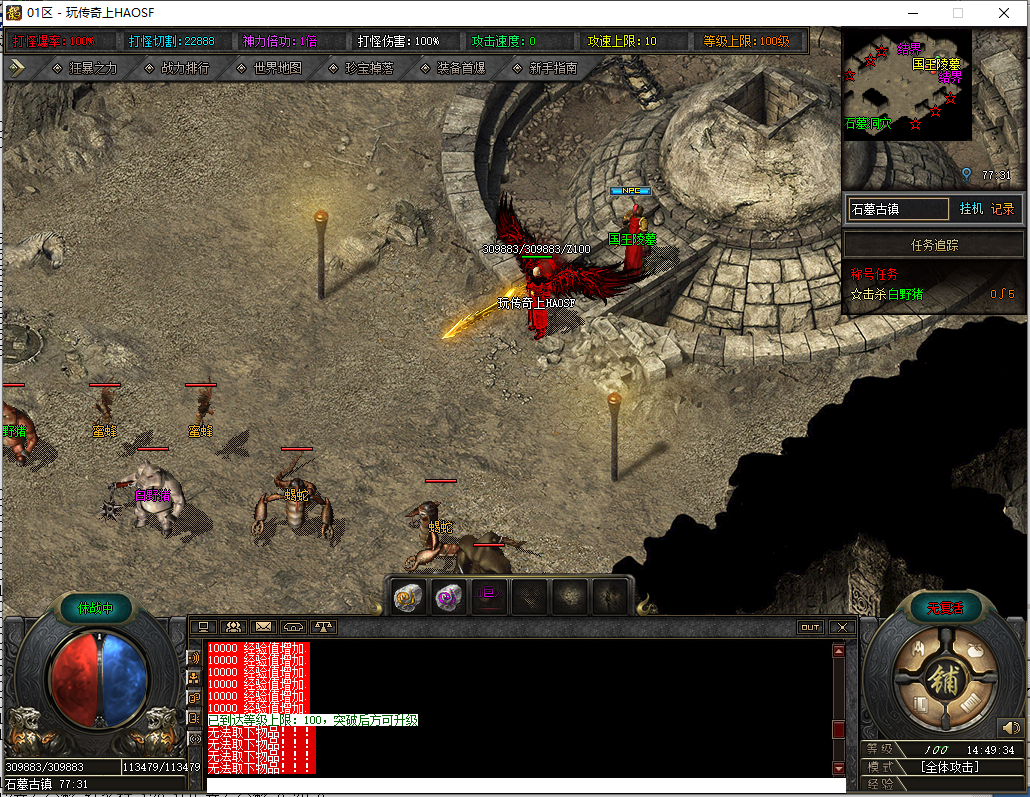The height and width of the screenshot is (797, 1030).
Task: Collapse the top menu with the arrow
Action: 17,68
